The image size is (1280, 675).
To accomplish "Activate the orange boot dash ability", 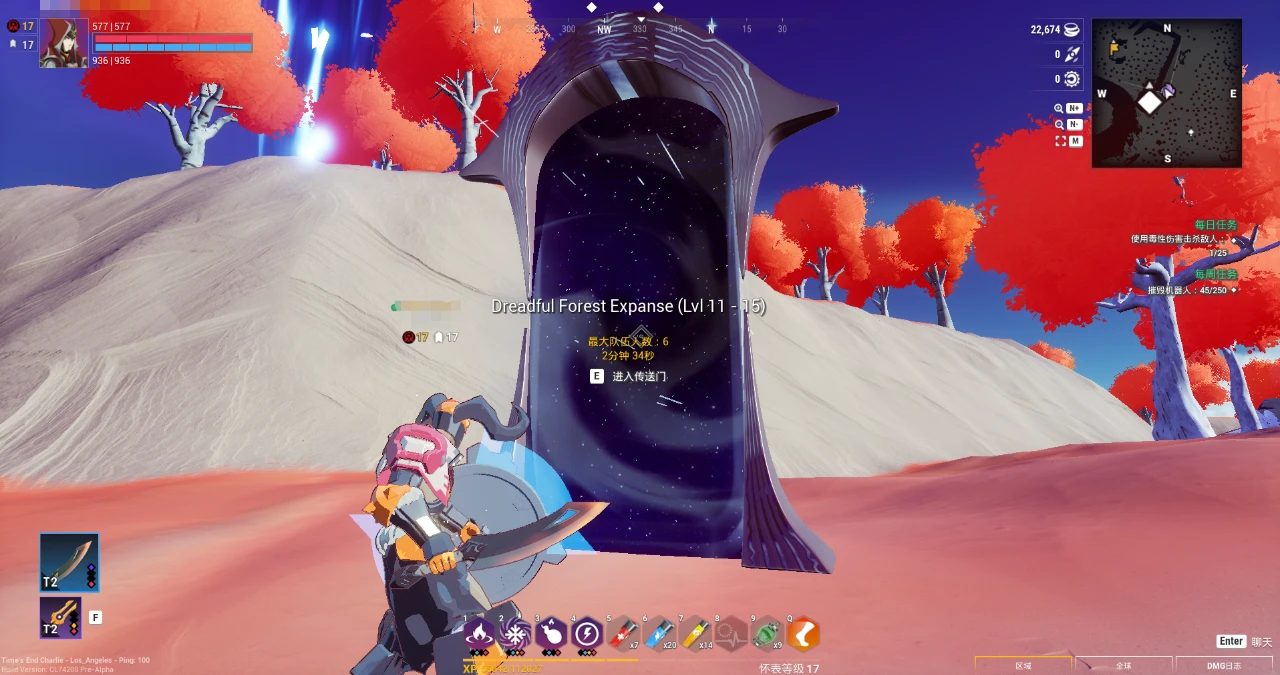I will tap(803, 633).
